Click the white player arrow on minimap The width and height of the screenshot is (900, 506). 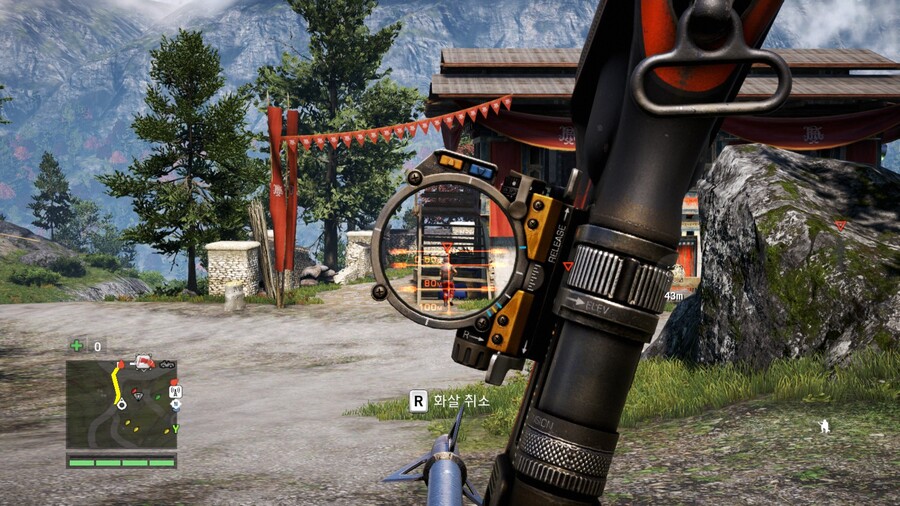click(x=121, y=405)
